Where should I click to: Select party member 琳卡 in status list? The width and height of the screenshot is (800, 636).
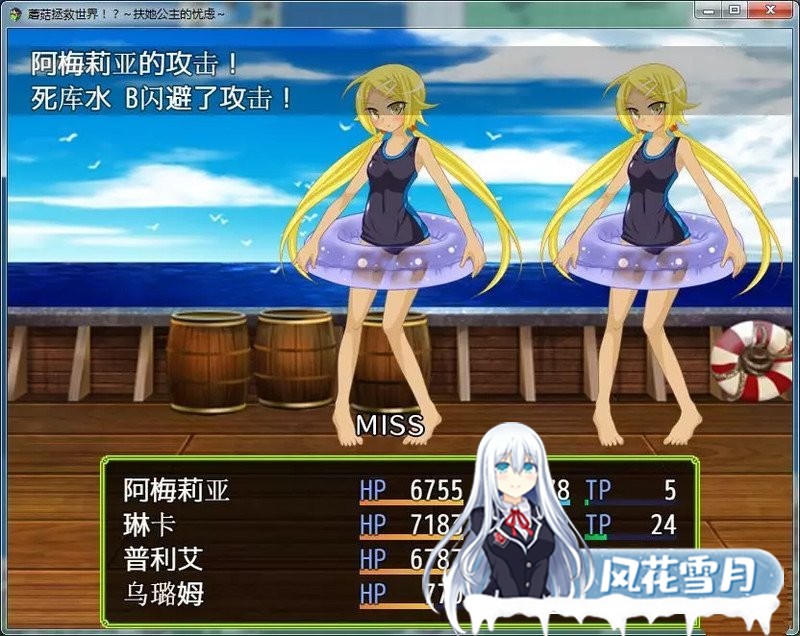tap(150, 525)
